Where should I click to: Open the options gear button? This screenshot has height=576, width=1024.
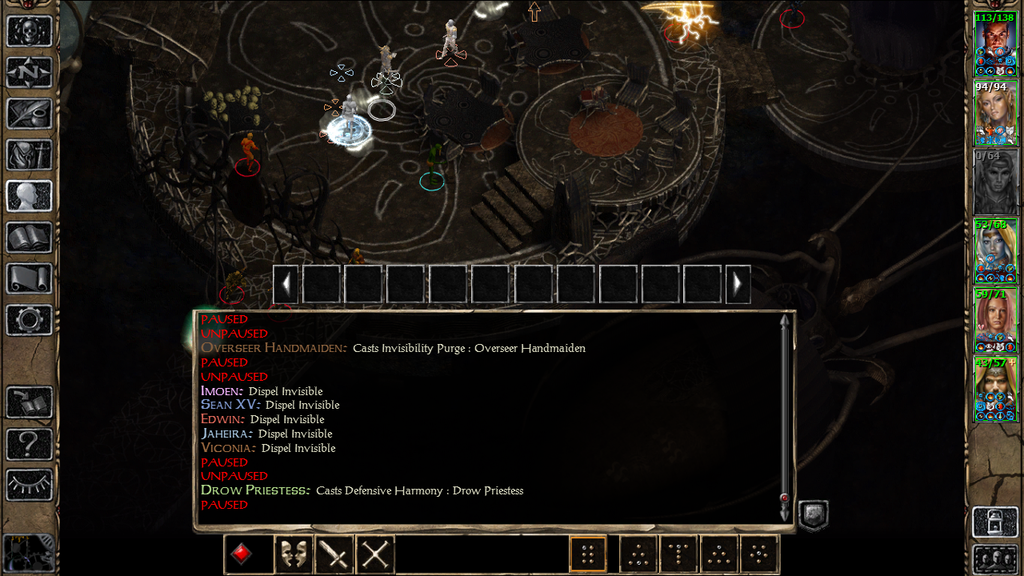[28, 319]
